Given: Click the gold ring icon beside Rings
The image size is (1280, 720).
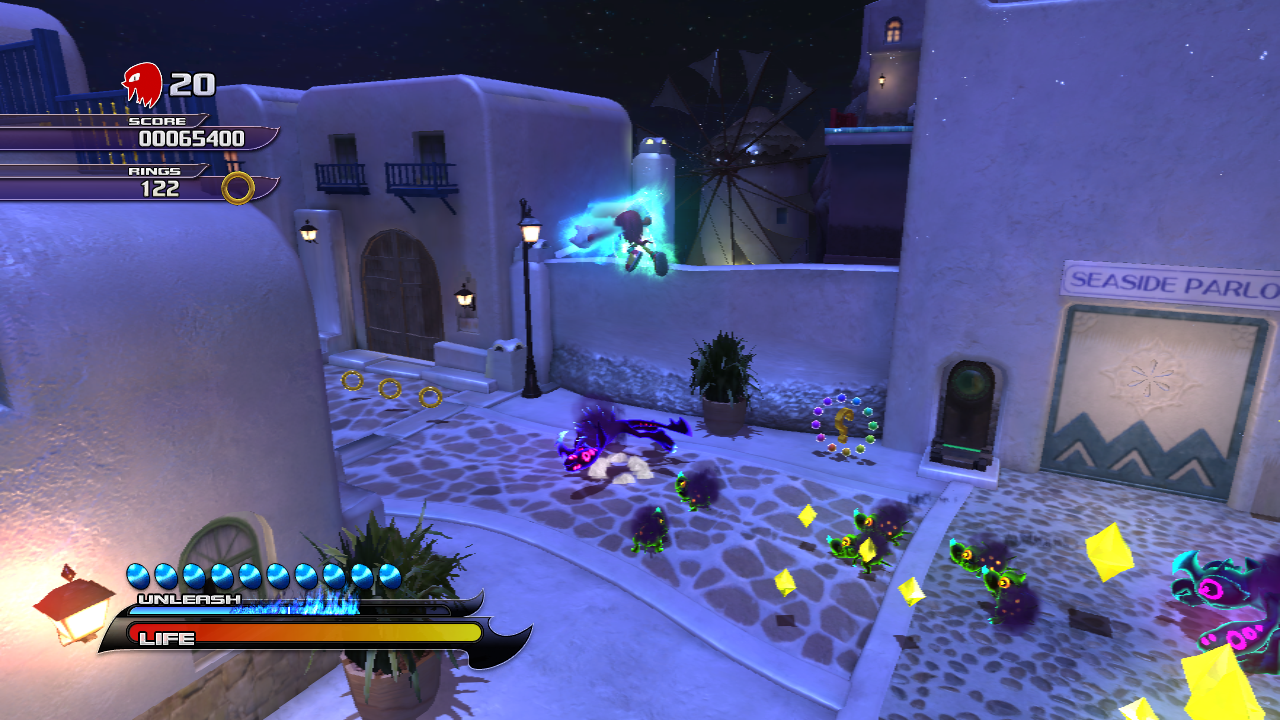Looking at the screenshot, I should (238, 188).
